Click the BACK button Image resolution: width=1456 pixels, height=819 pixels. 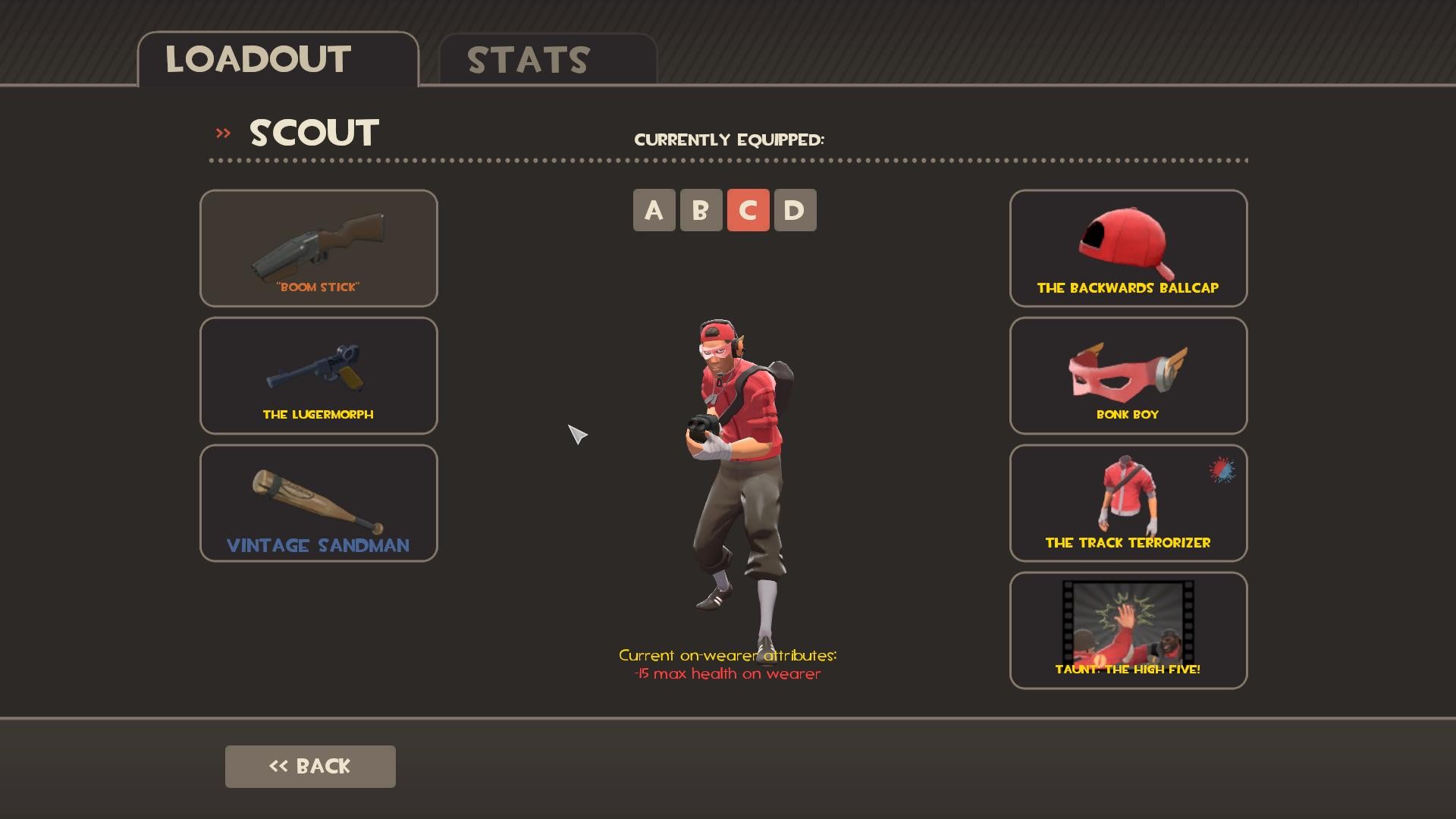point(309,766)
